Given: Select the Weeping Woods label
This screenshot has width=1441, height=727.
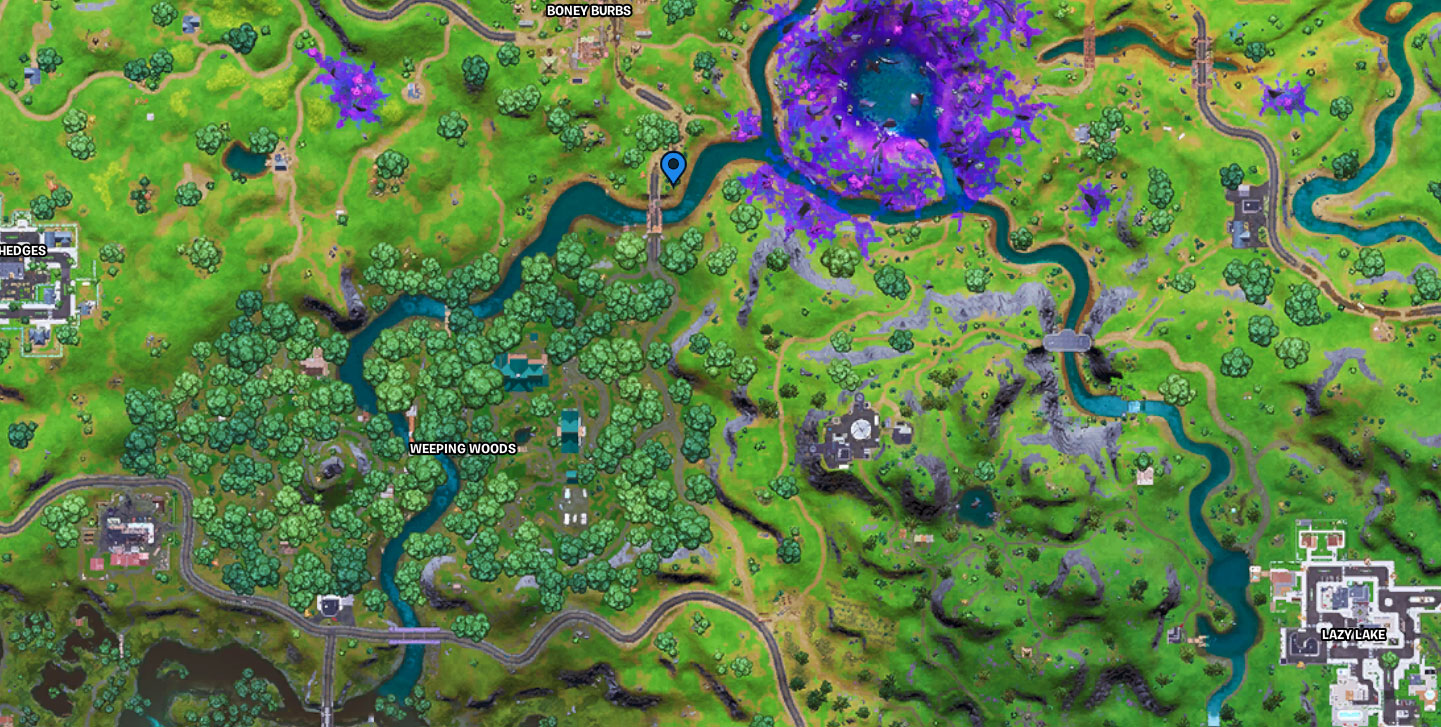Looking at the screenshot, I should 462,449.
